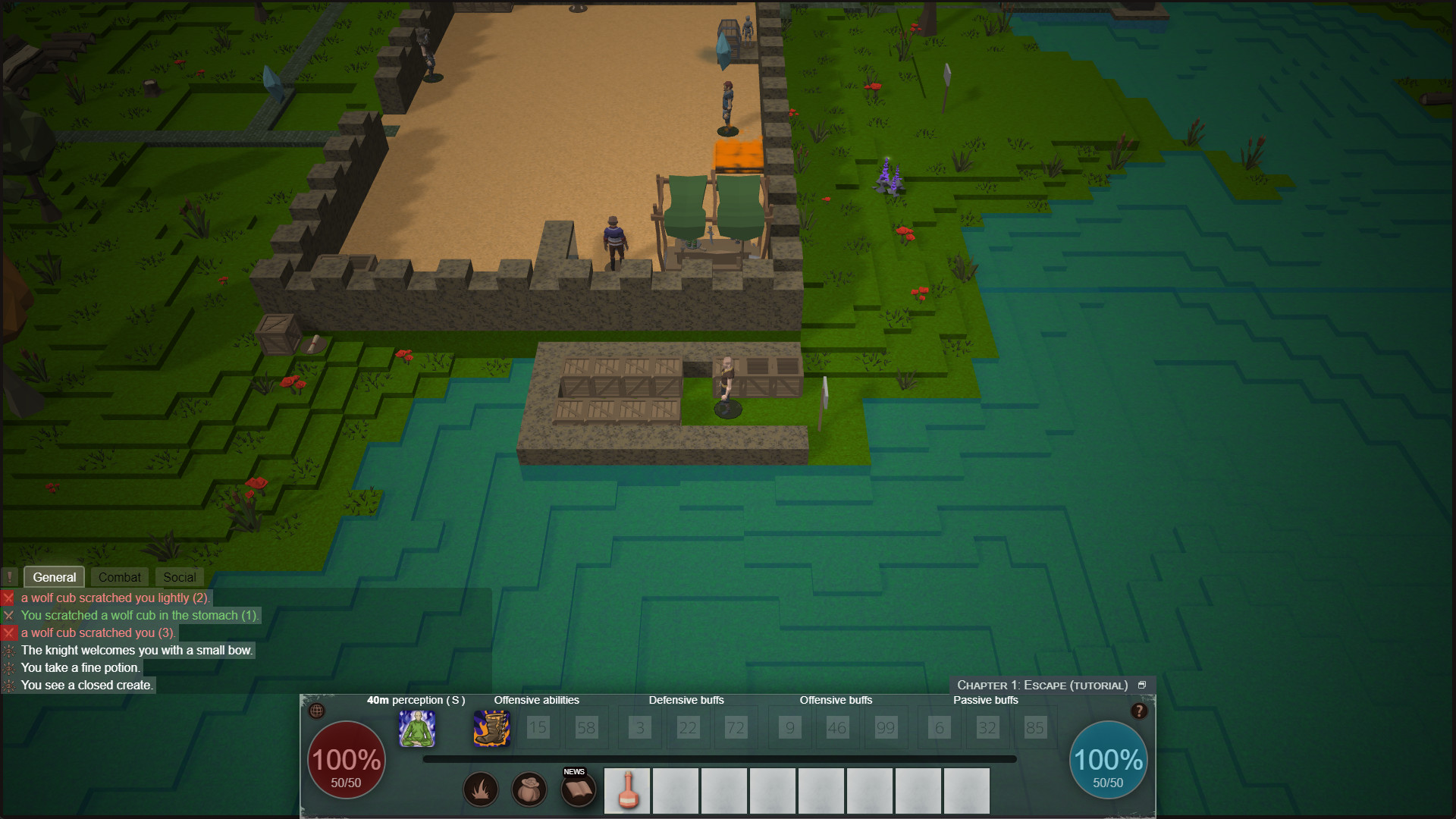Toggle the eye icon beside the fine potion message

[9, 667]
